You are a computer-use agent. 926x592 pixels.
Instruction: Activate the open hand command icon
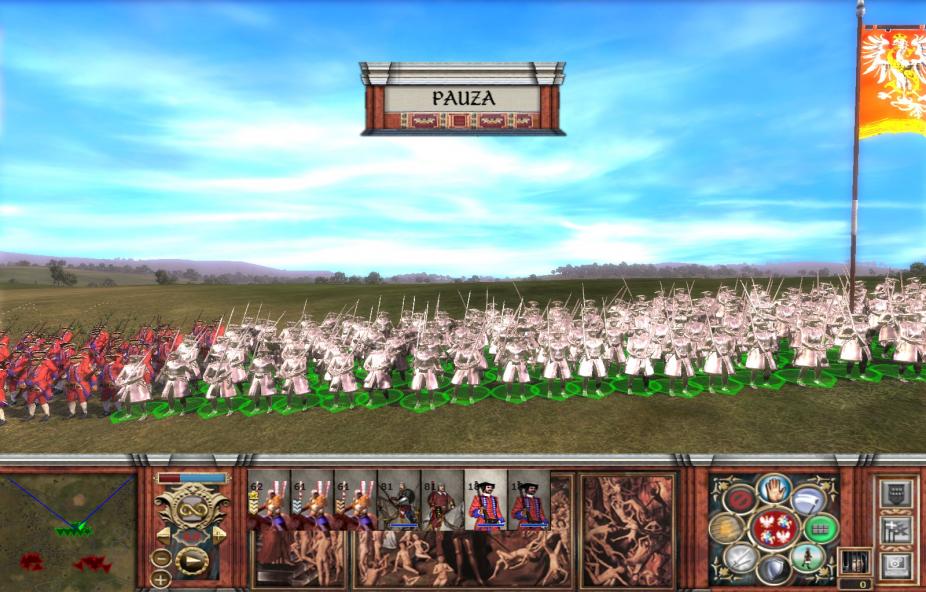coord(774,488)
